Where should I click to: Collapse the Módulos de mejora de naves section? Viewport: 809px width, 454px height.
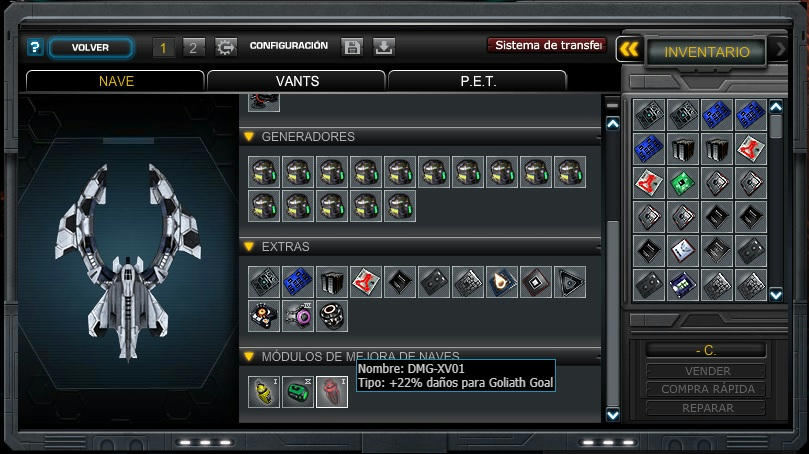(249, 356)
